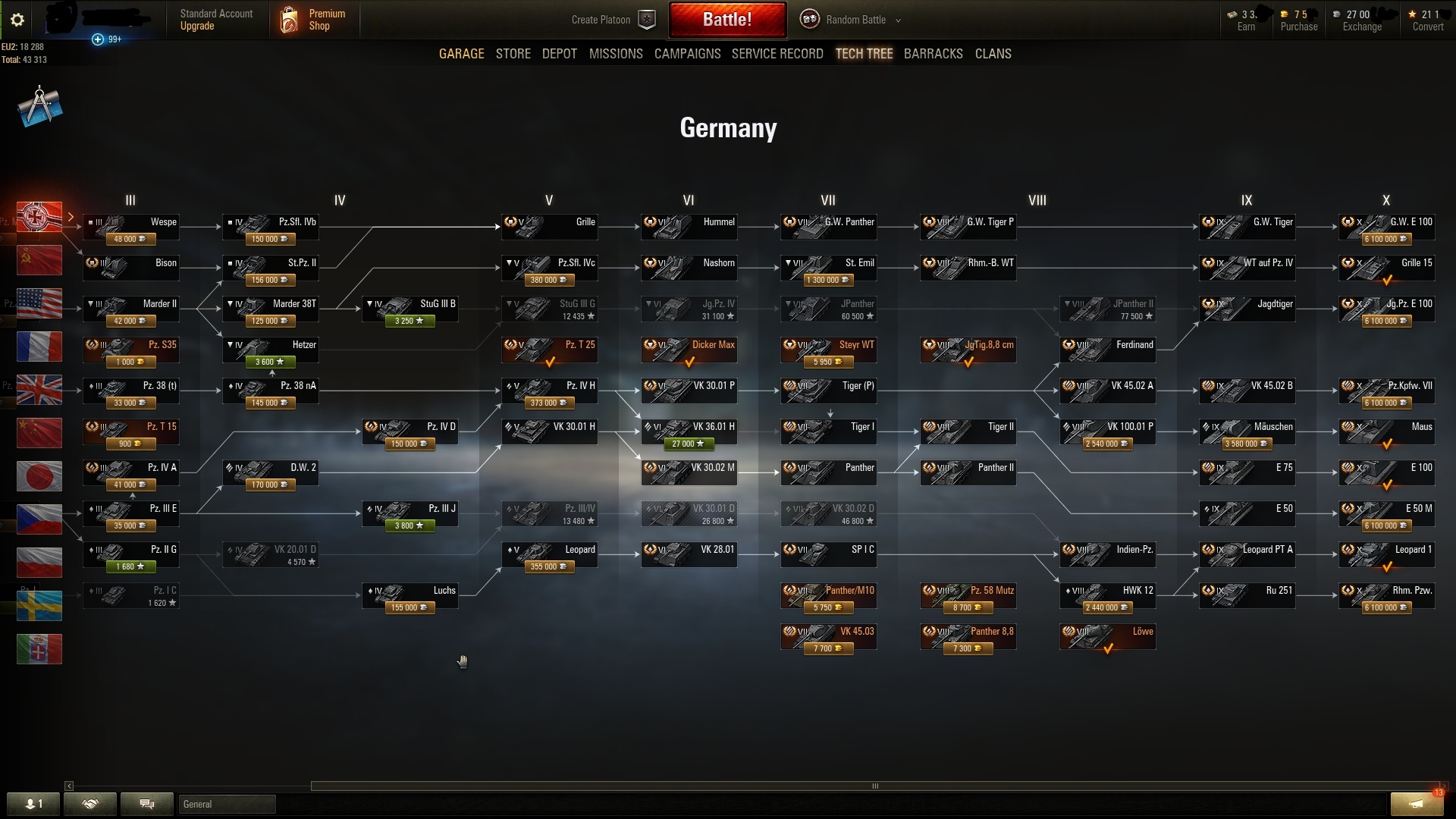Open the Sweden nation tree
Viewport: 1456px width, 819px height.
pos(39,606)
